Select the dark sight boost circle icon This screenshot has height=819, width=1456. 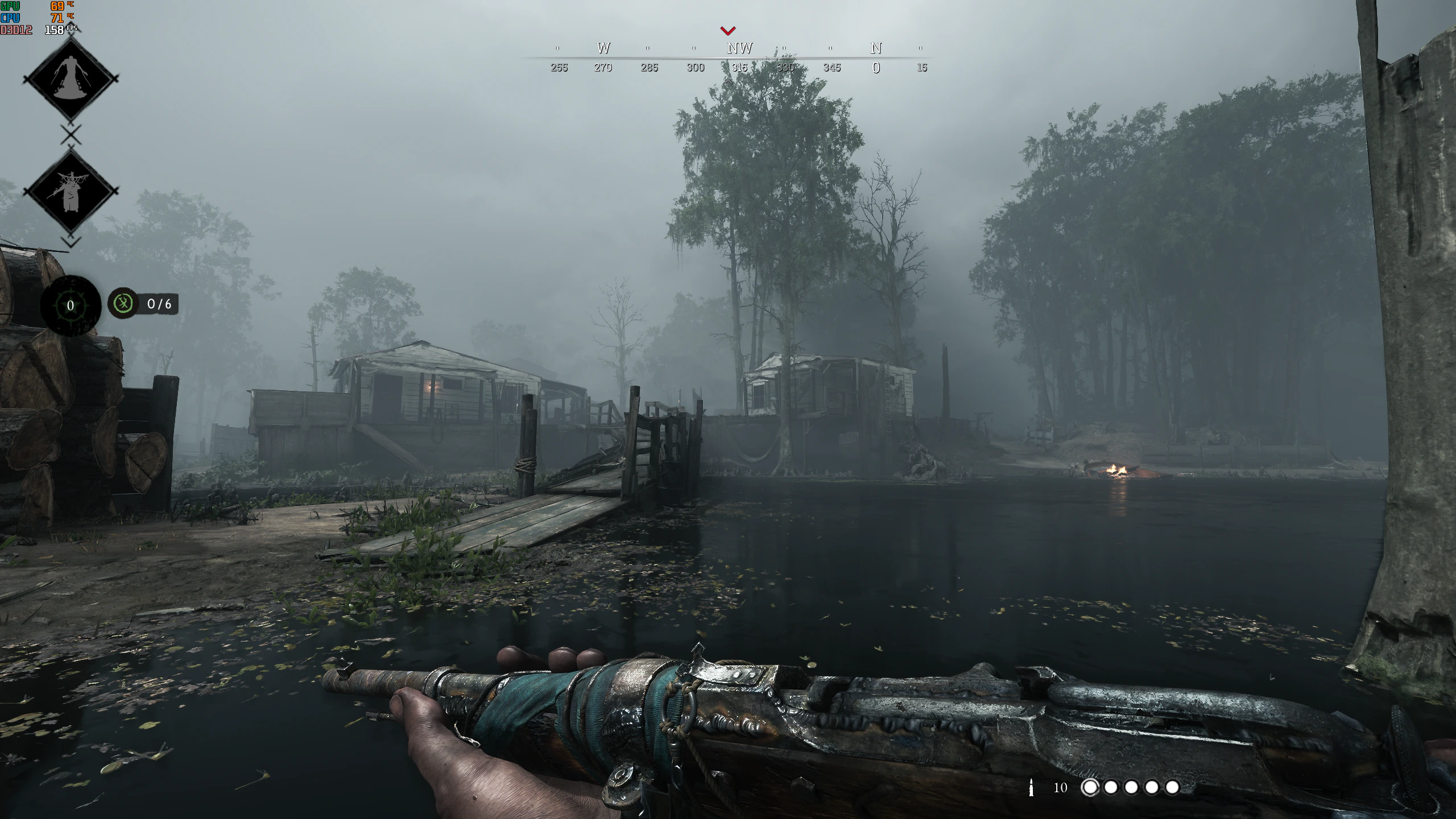tap(70, 305)
